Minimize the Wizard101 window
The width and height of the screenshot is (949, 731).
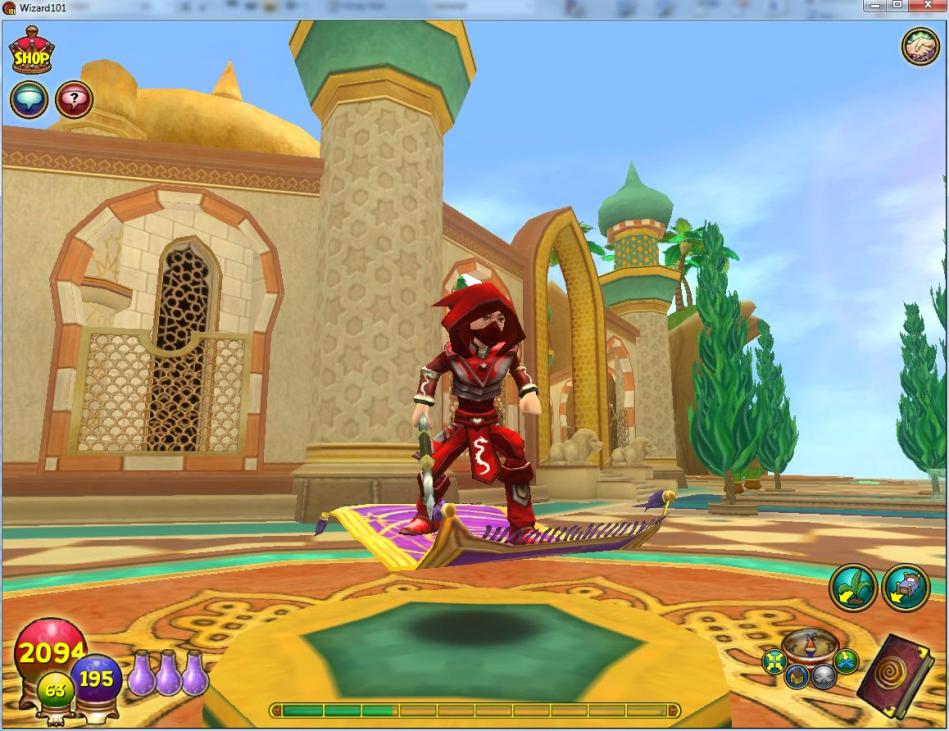[x=872, y=6]
